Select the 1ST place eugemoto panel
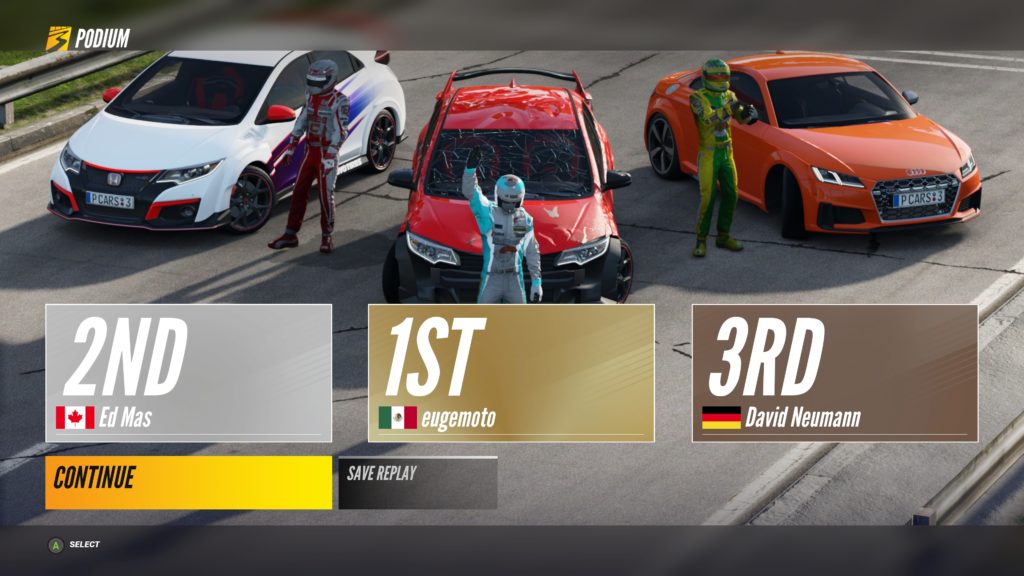The height and width of the screenshot is (576, 1024). point(511,373)
